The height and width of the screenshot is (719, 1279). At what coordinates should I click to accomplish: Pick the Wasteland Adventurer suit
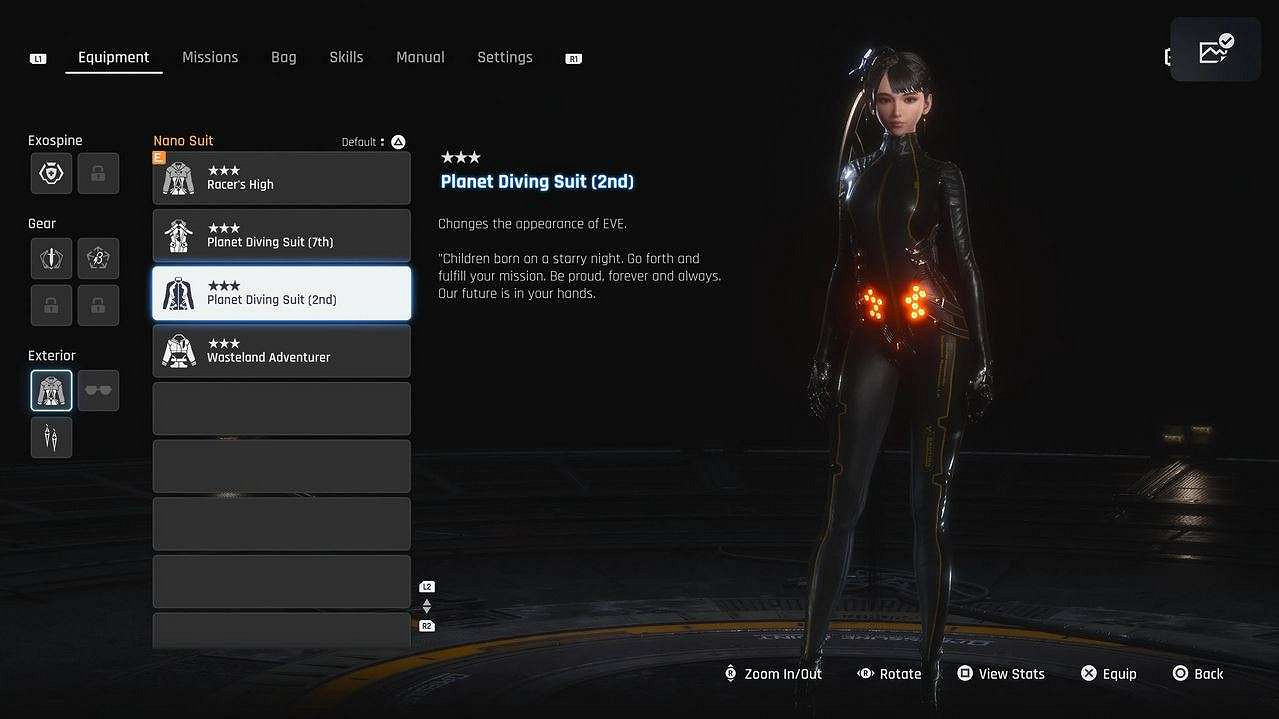pyautogui.click(x=281, y=351)
